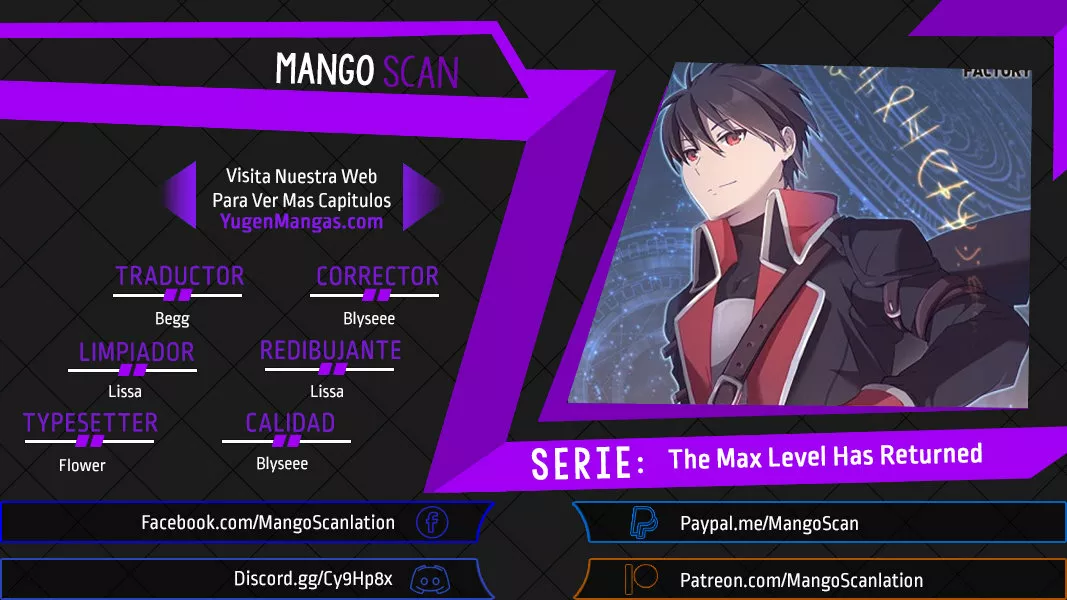Open the Discord.gg invite link
The width and height of the screenshot is (1067, 600).
(x=313, y=579)
